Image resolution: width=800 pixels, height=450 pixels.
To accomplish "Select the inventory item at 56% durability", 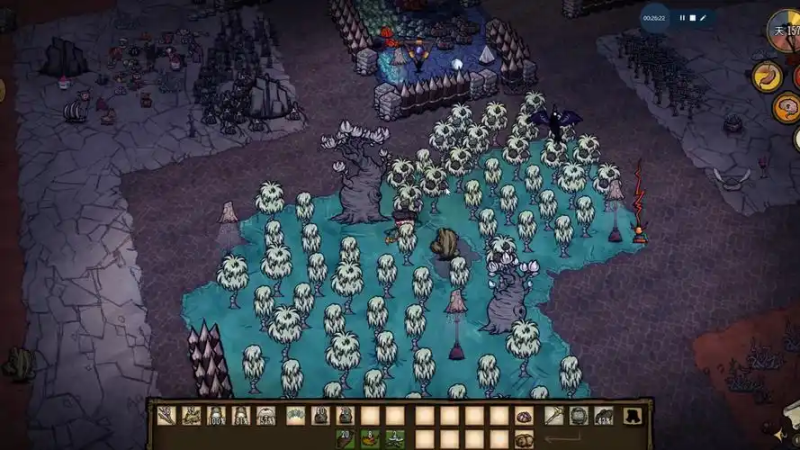I will (x=267, y=416).
